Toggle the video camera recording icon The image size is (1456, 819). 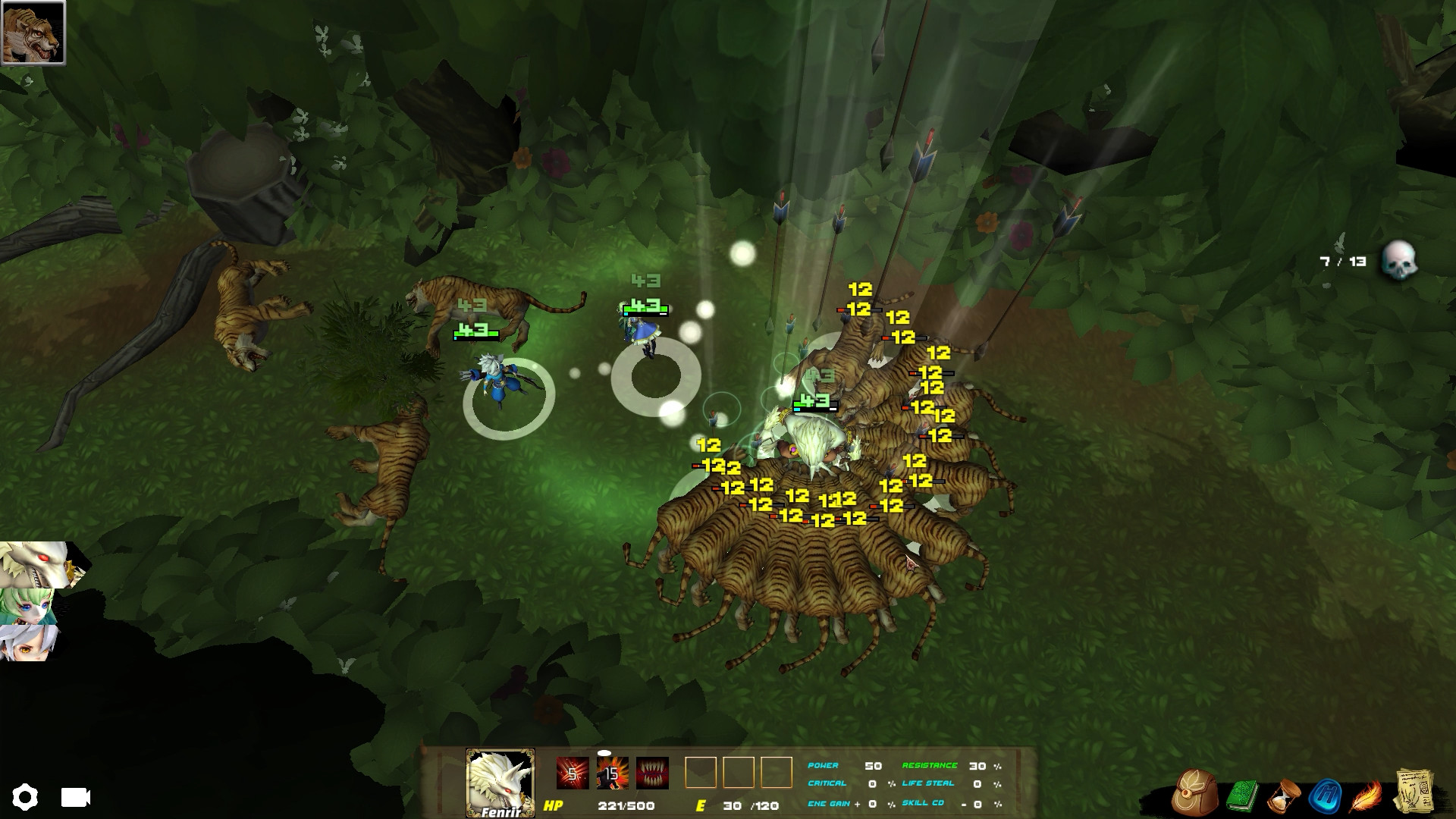click(74, 797)
